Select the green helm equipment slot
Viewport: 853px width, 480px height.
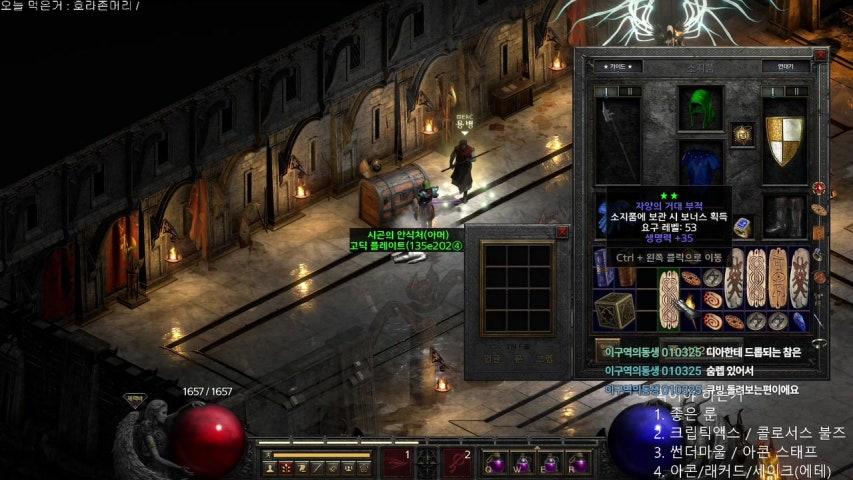[x=699, y=108]
